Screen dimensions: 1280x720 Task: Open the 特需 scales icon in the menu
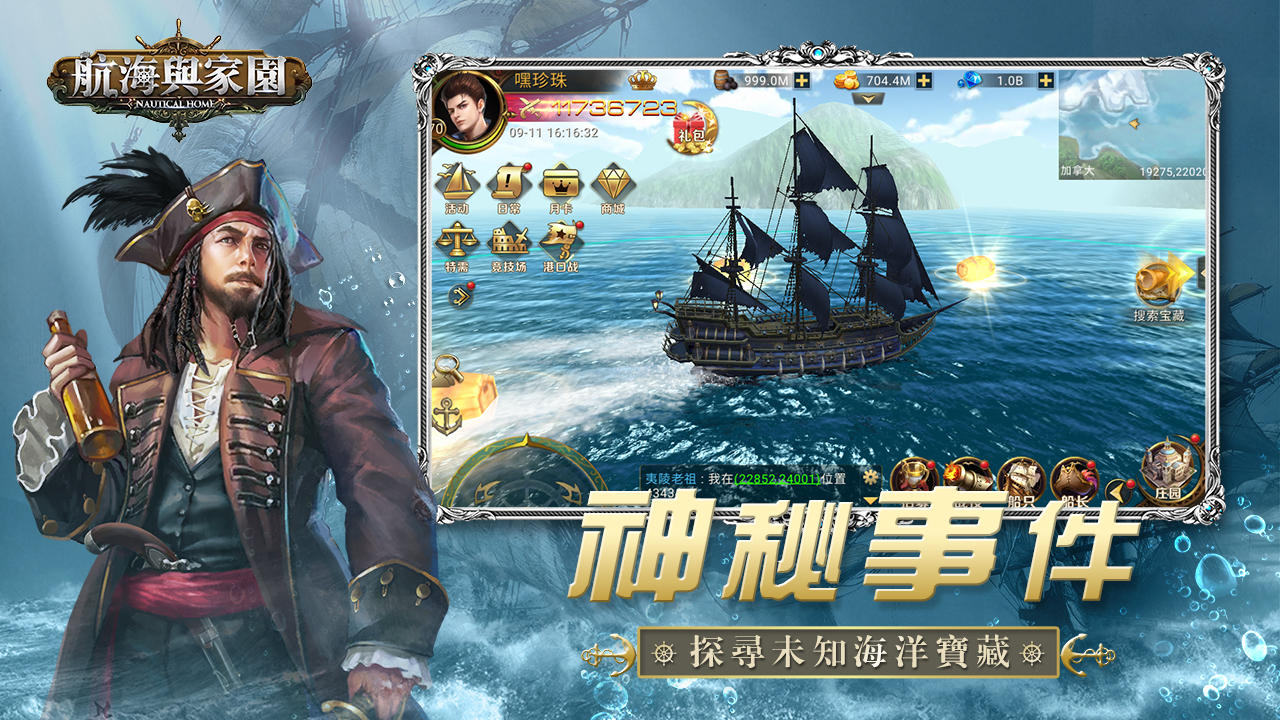(457, 240)
